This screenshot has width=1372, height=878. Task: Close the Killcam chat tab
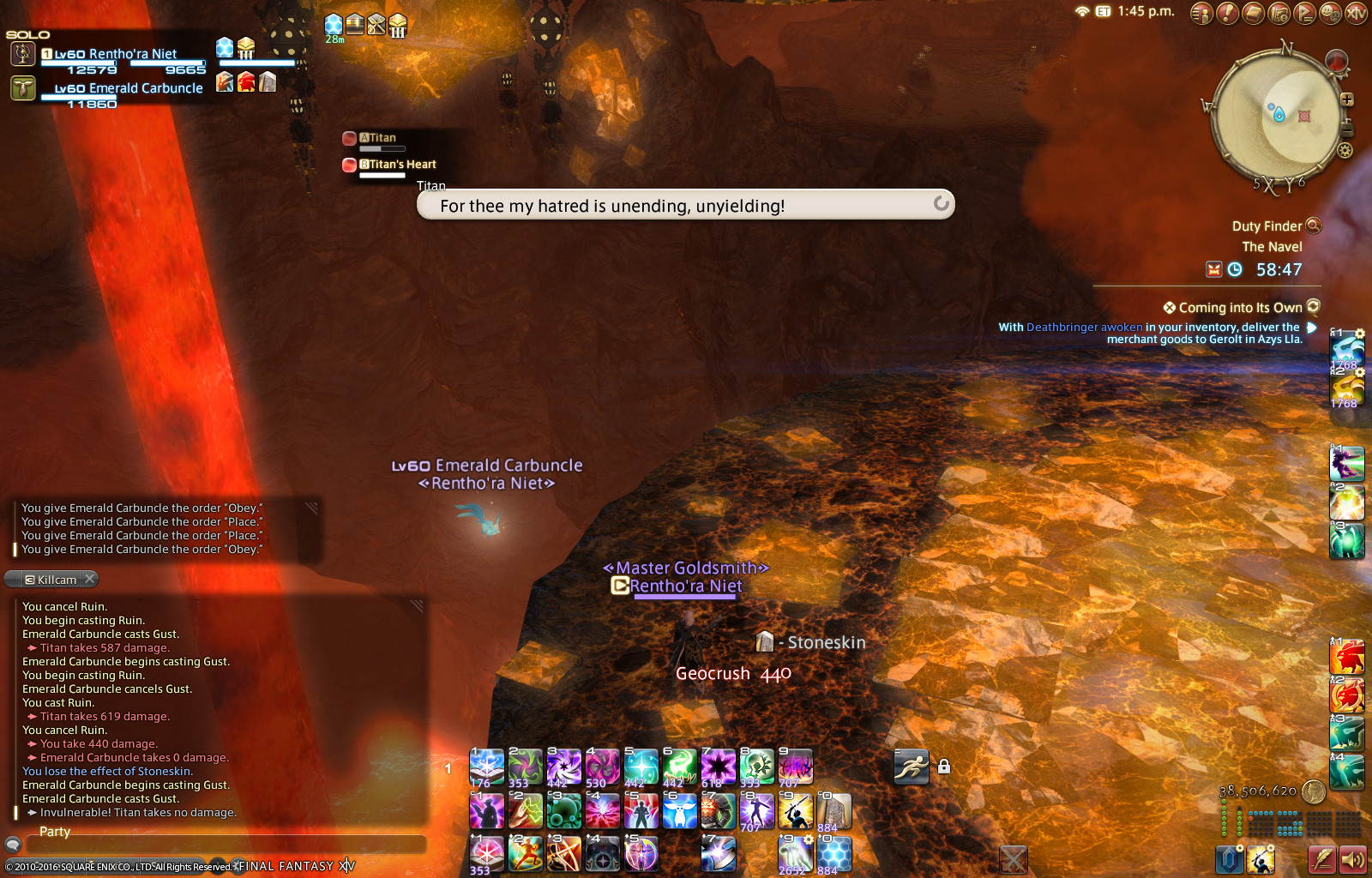pyautogui.click(x=89, y=579)
